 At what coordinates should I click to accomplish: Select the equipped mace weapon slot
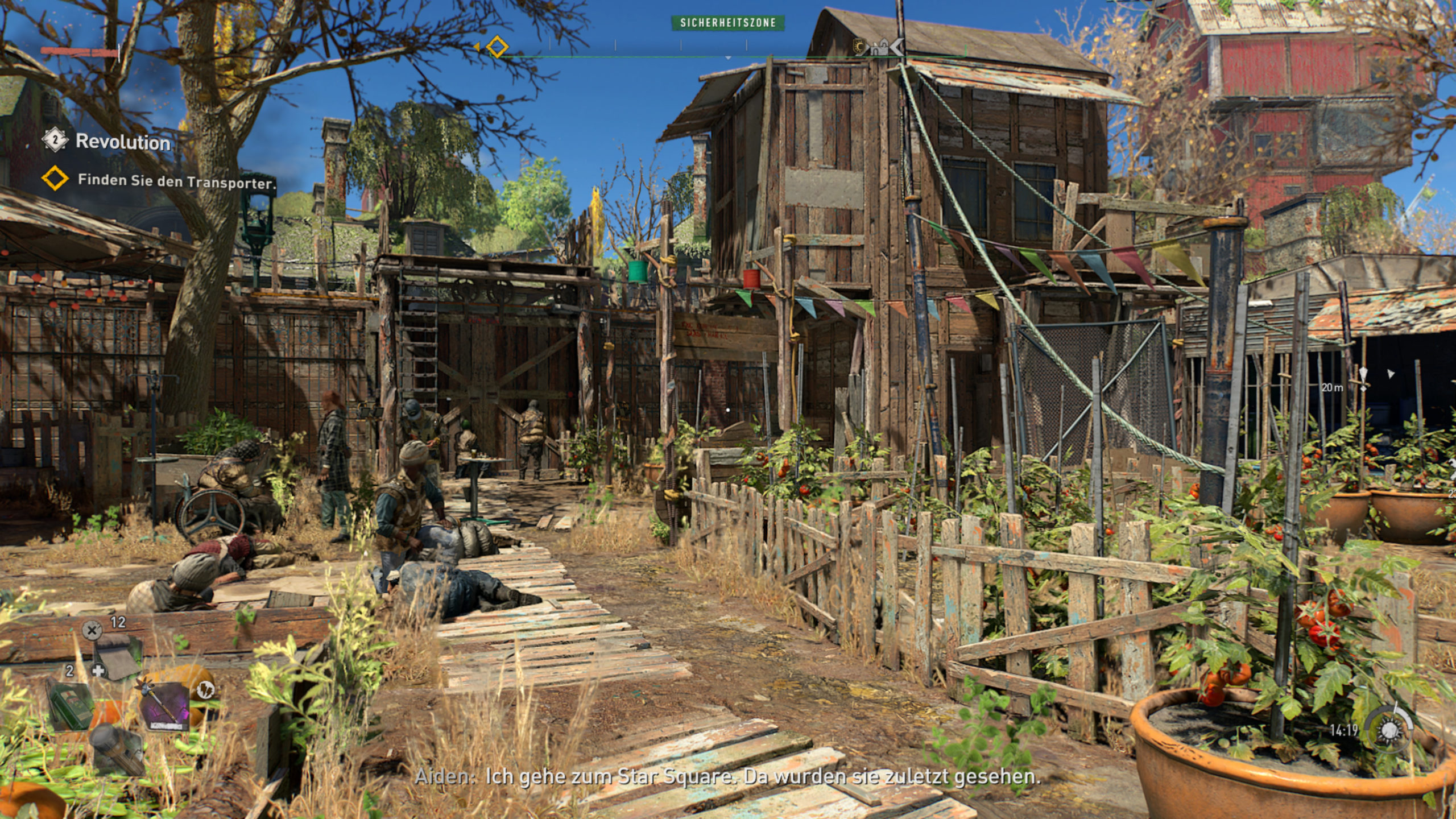(x=165, y=705)
